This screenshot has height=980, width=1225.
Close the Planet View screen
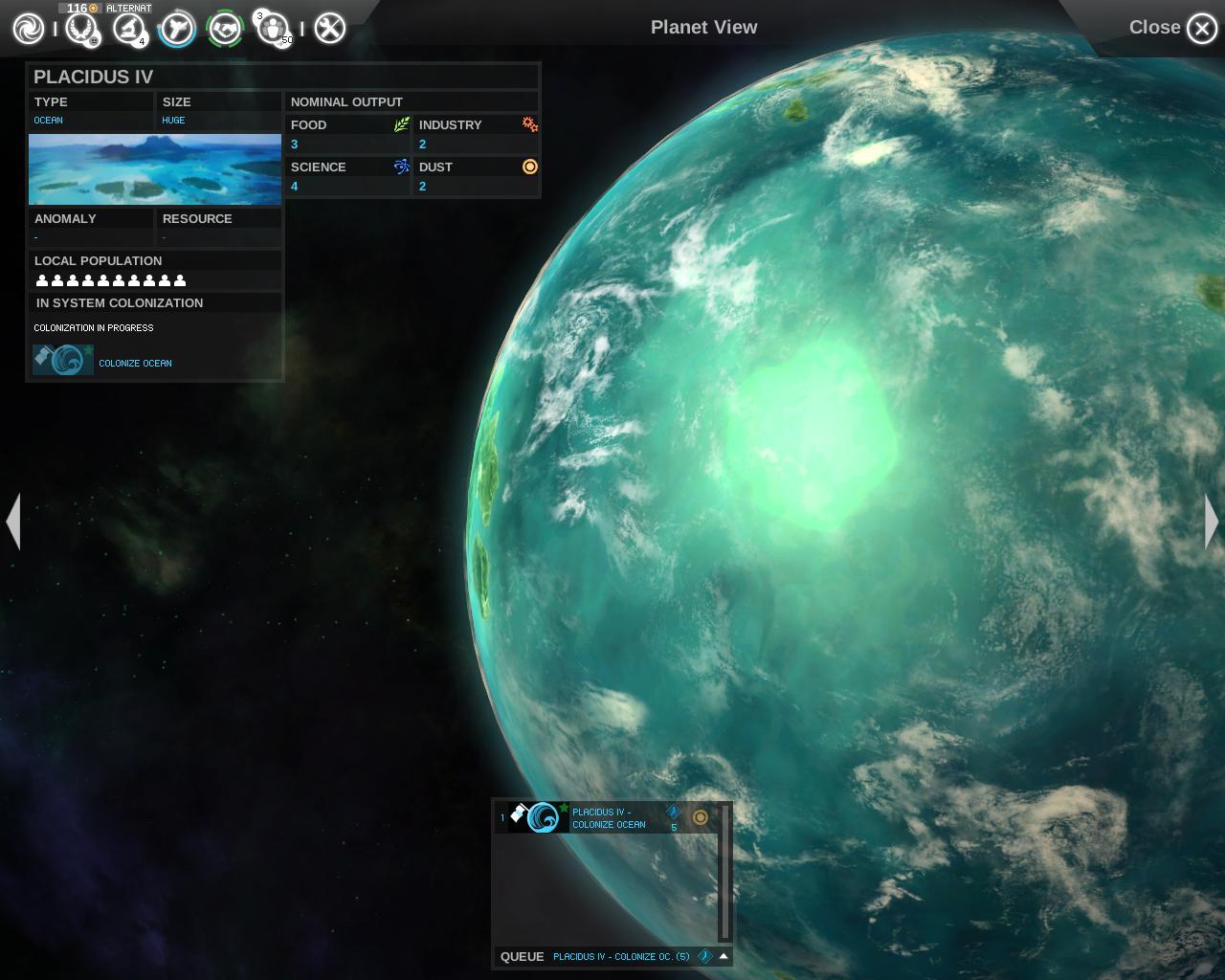pyautogui.click(x=1201, y=29)
